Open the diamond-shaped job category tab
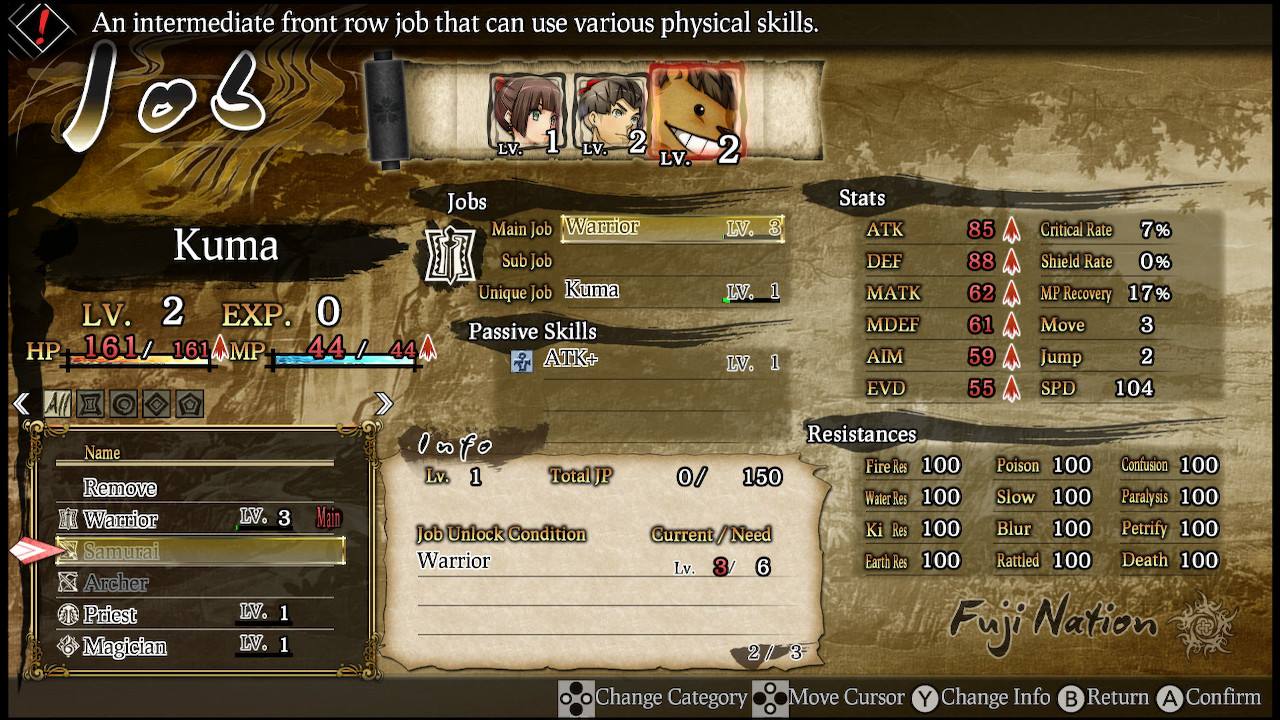This screenshot has height=720, width=1280. (157, 404)
